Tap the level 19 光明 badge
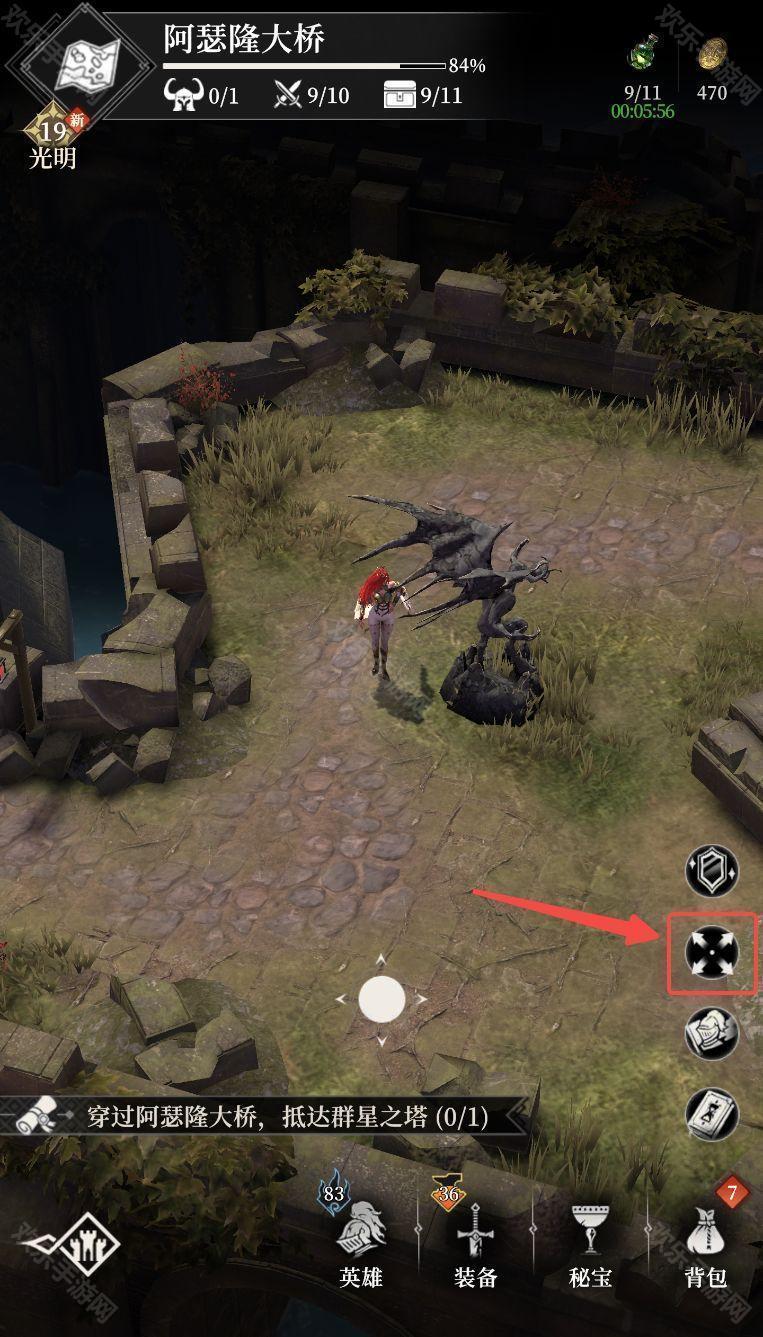Screen dimensions: 763x1337 click(52, 137)
